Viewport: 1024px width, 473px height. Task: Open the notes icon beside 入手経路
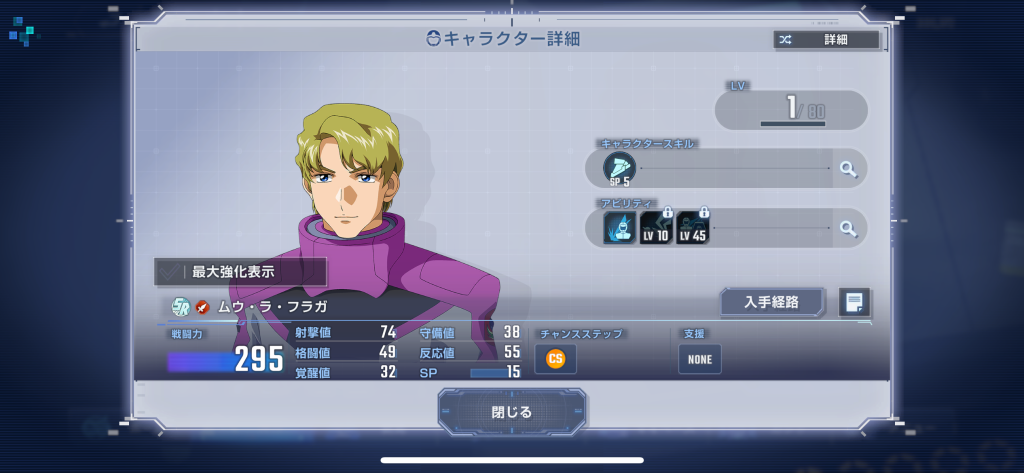point(854,302)
